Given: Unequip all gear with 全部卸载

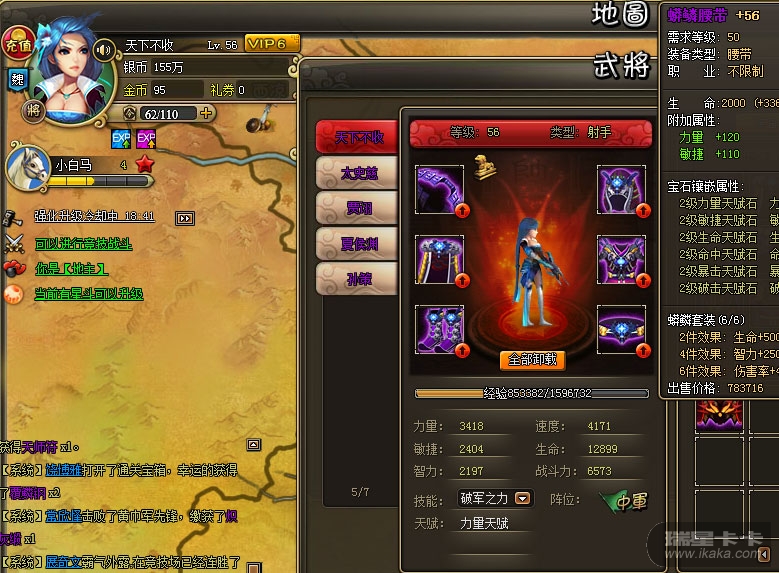Looking at the screenshot, I should [x=531, y=360].
